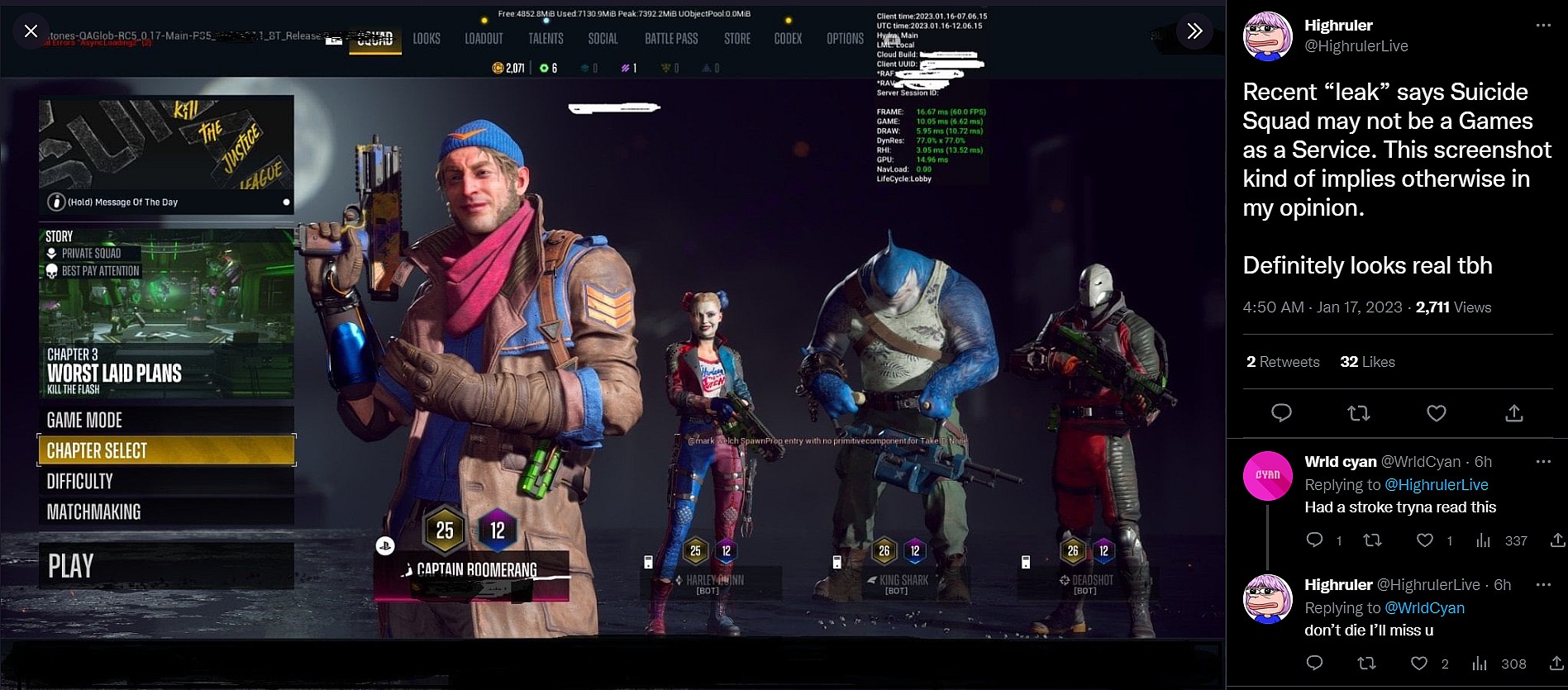Click the share icon under the main tweet
The image size is (1568, 690).
click(1513, 412)
